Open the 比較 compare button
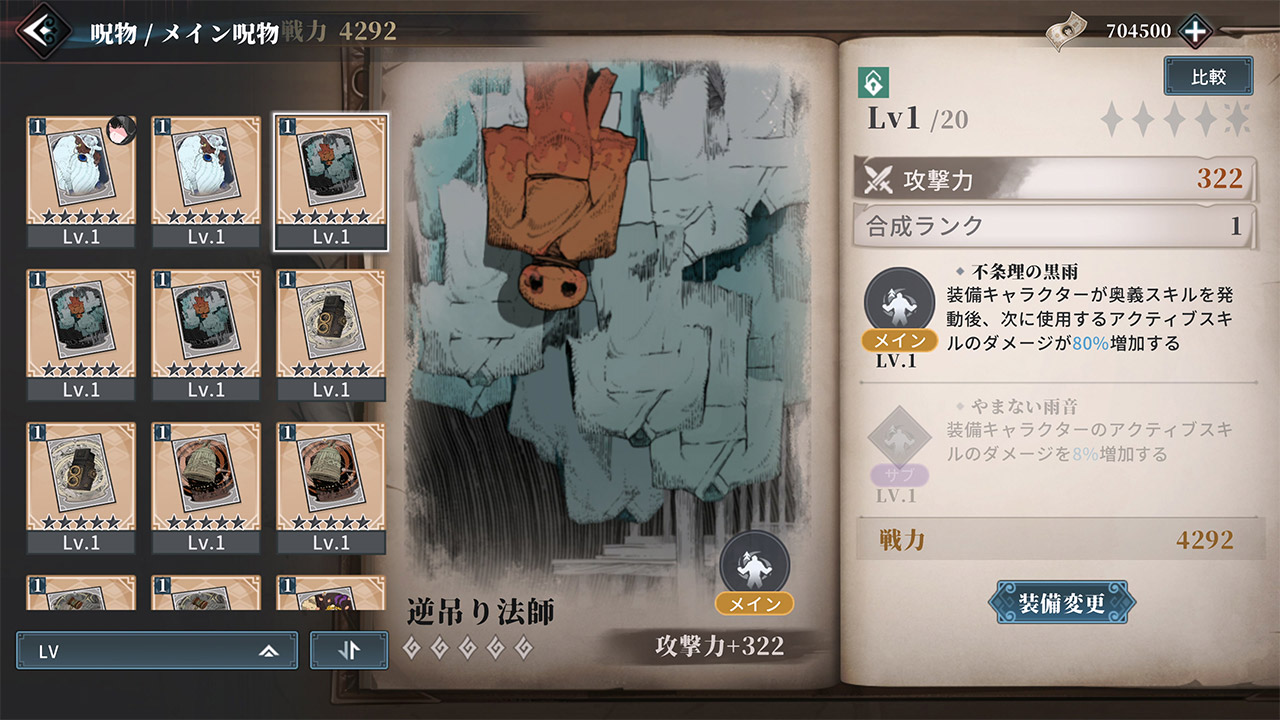Screen dimensions: 1280x720 (1208, 77)
